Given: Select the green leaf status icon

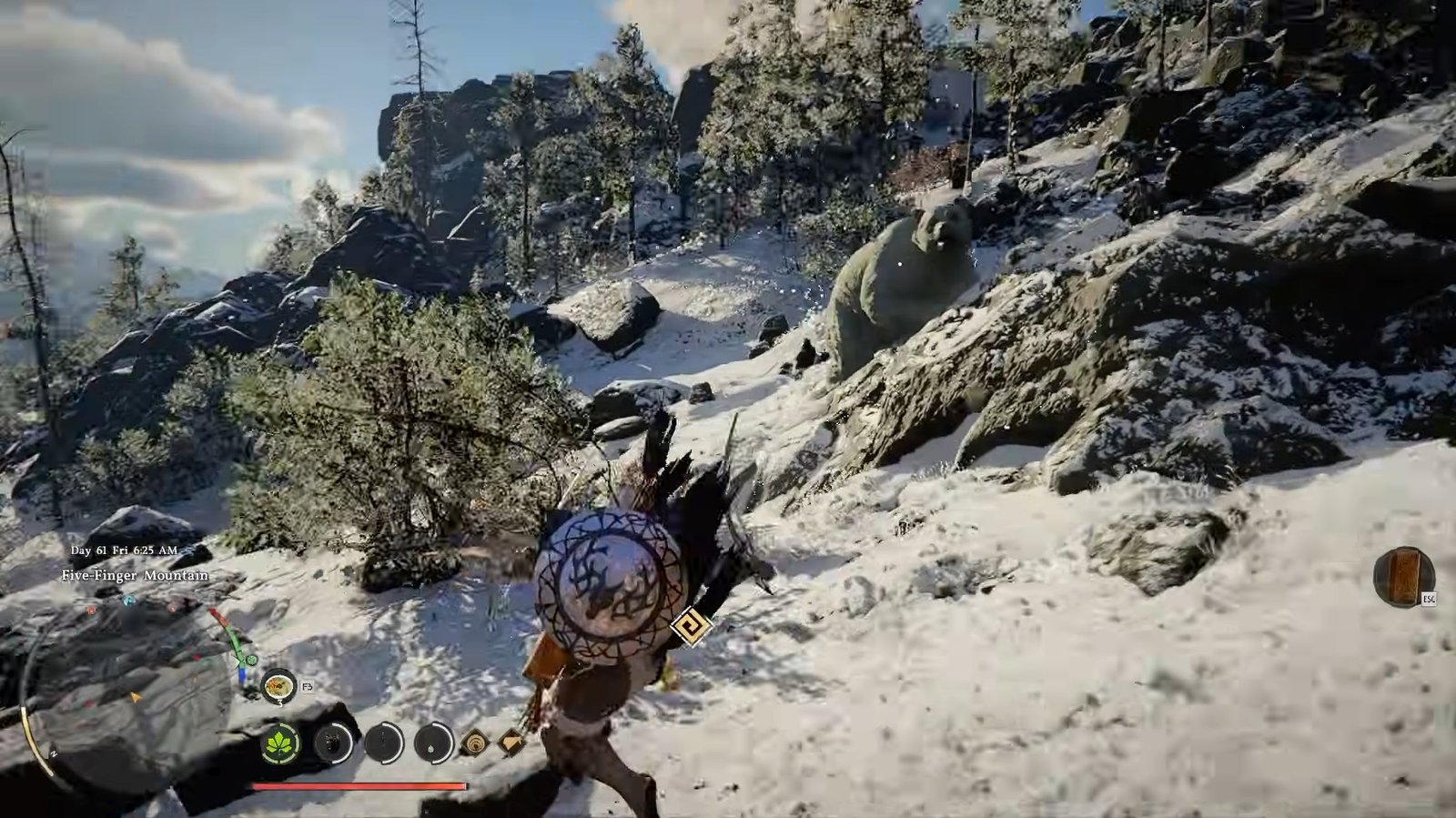Looking at the screenshot, I should 281,743.
